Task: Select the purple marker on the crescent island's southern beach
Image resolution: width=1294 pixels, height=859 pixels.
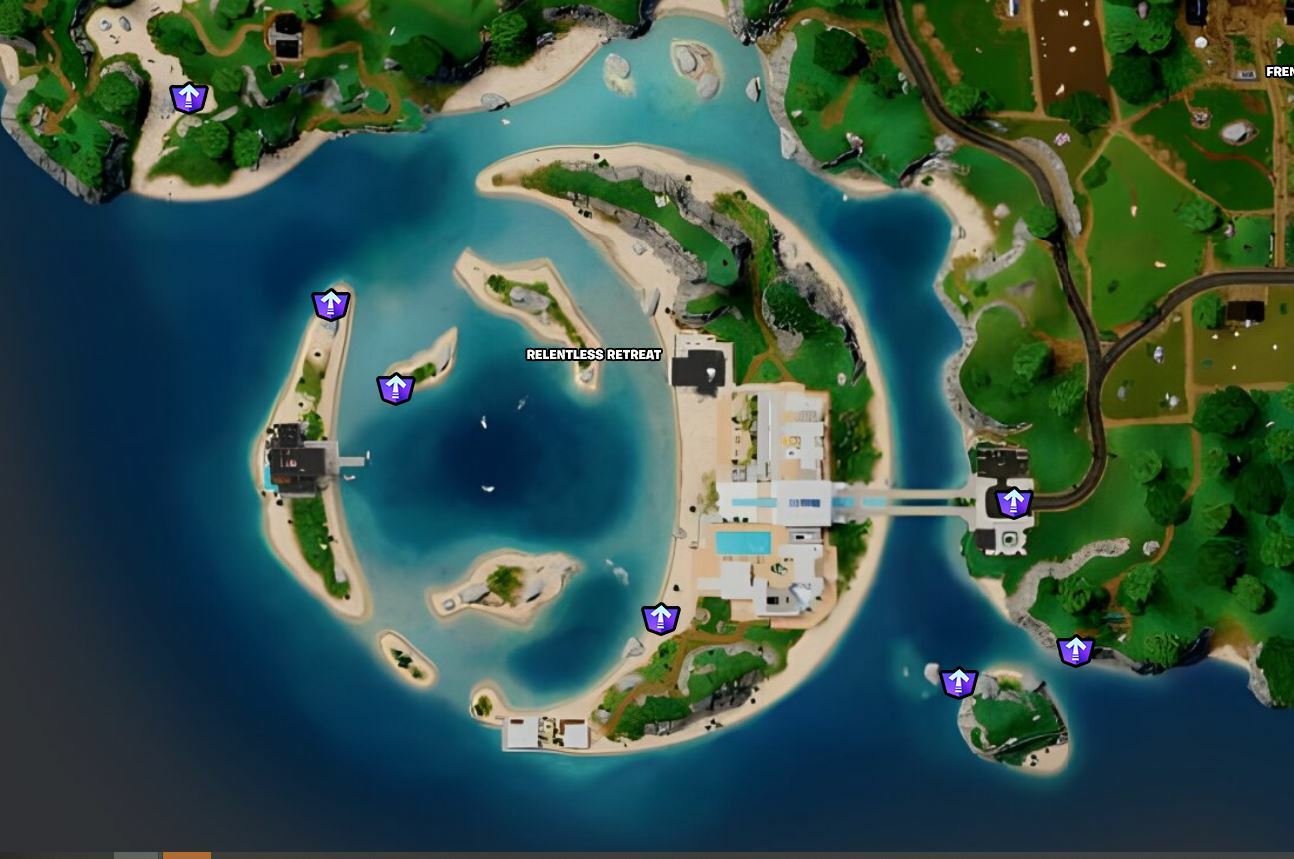Action: click(660, 619)
